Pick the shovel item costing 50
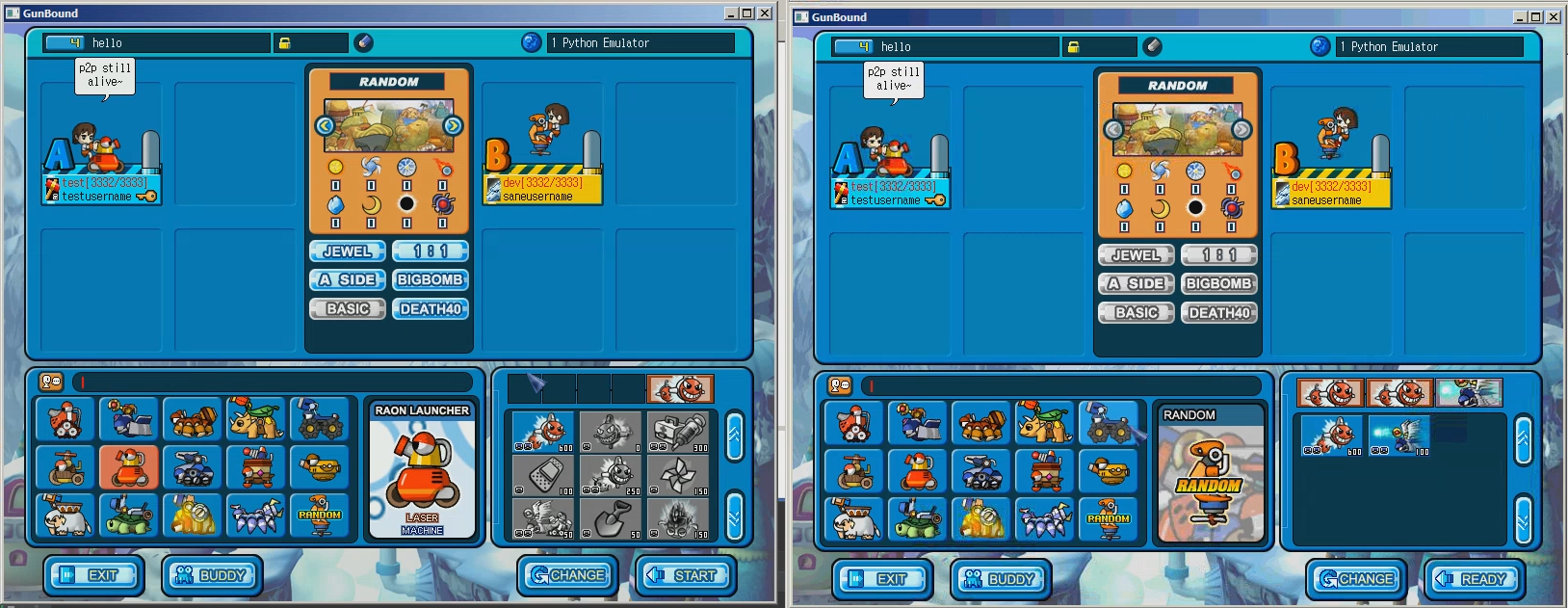 coord(611,519)
